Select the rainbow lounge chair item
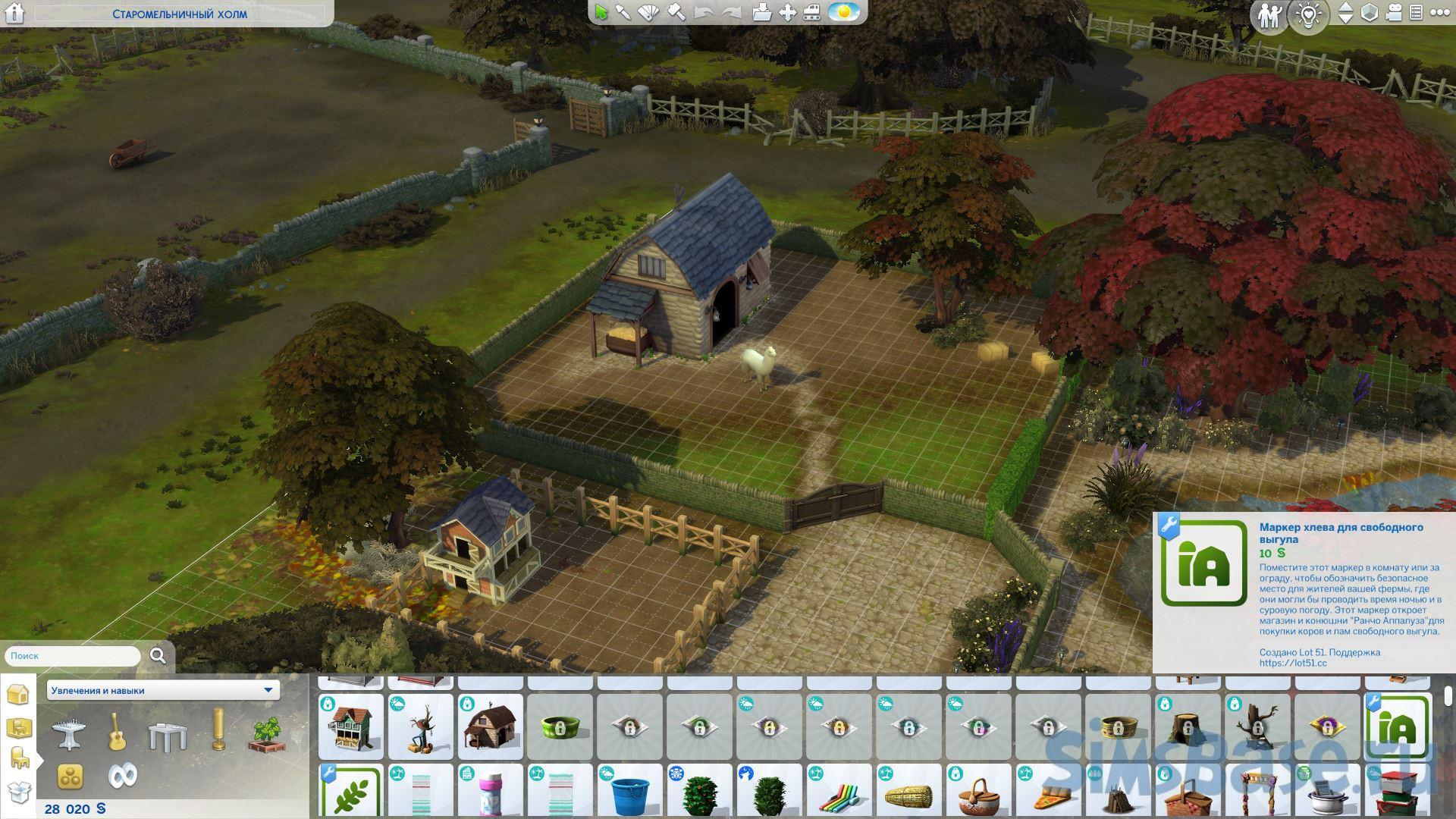 (x=839, y=792)
